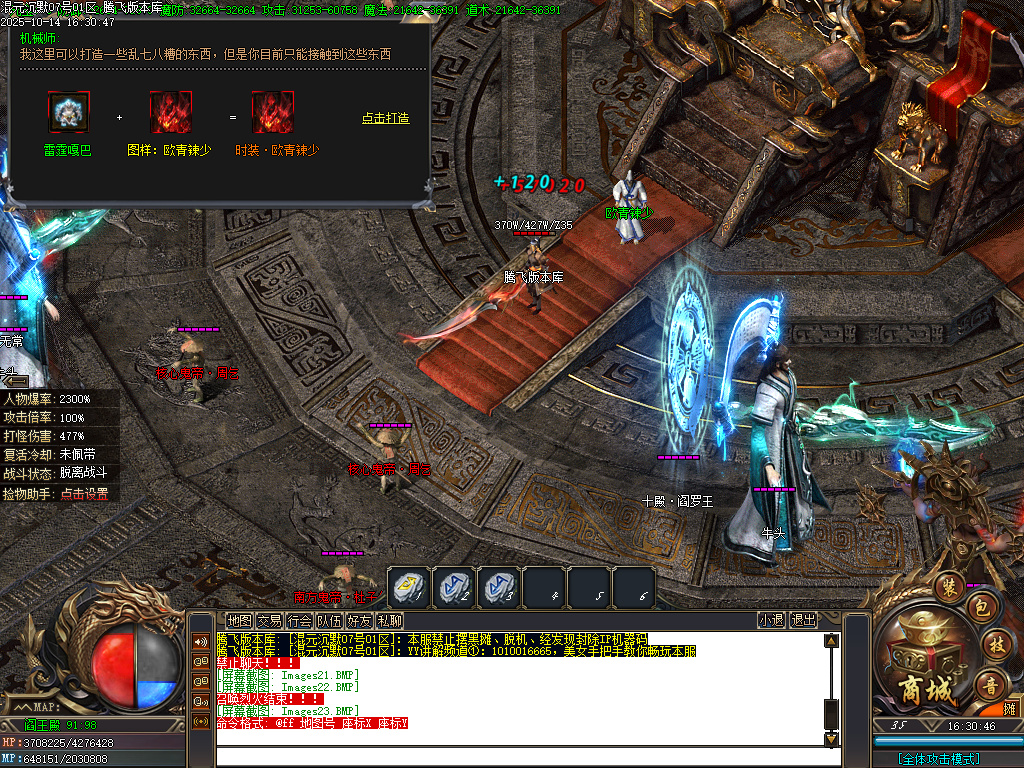Click the 小退 logout button
Image resolution: width=1024 pixels, height=768 pixels.
point(771,620)
